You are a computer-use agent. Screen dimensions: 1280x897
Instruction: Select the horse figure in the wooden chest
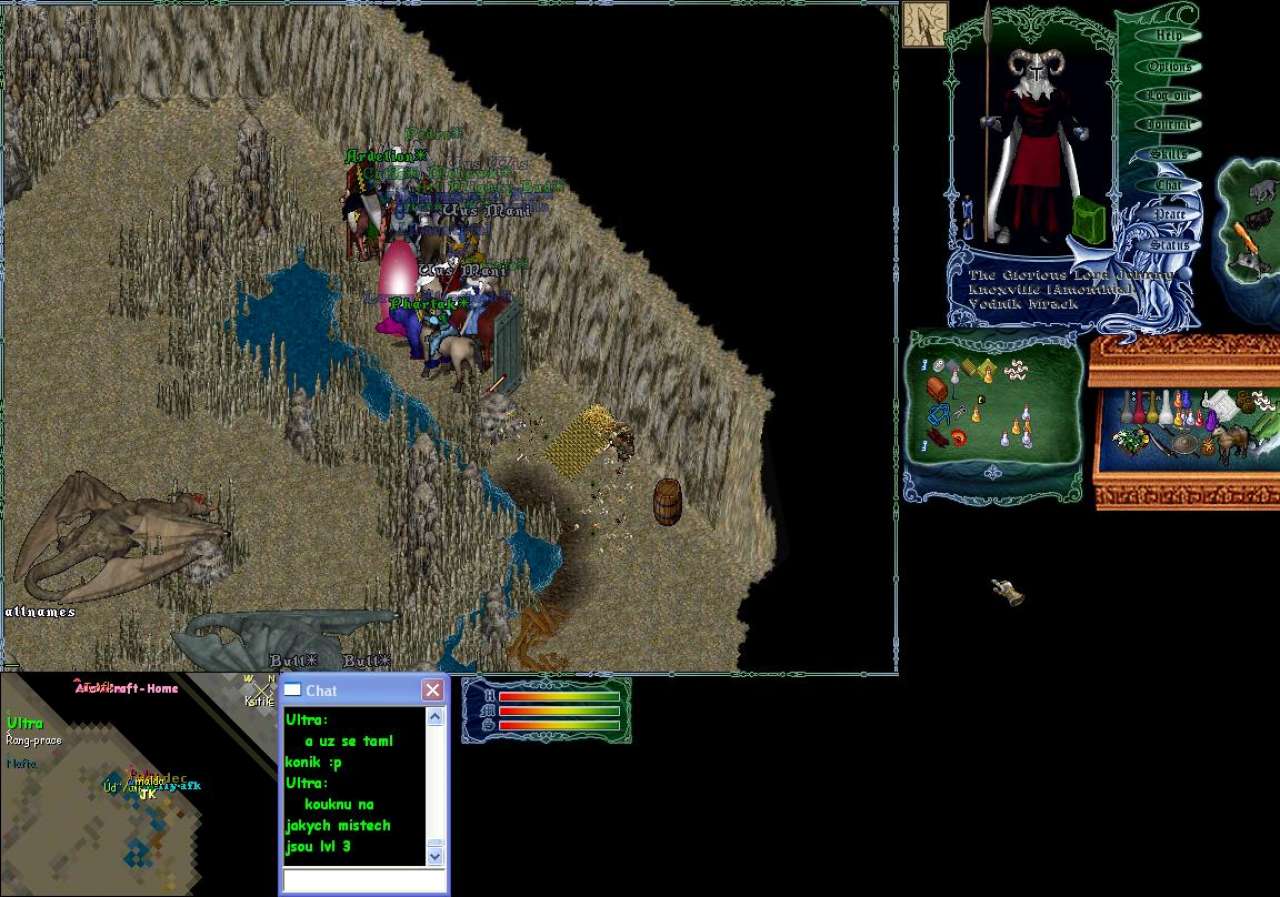1231,442
